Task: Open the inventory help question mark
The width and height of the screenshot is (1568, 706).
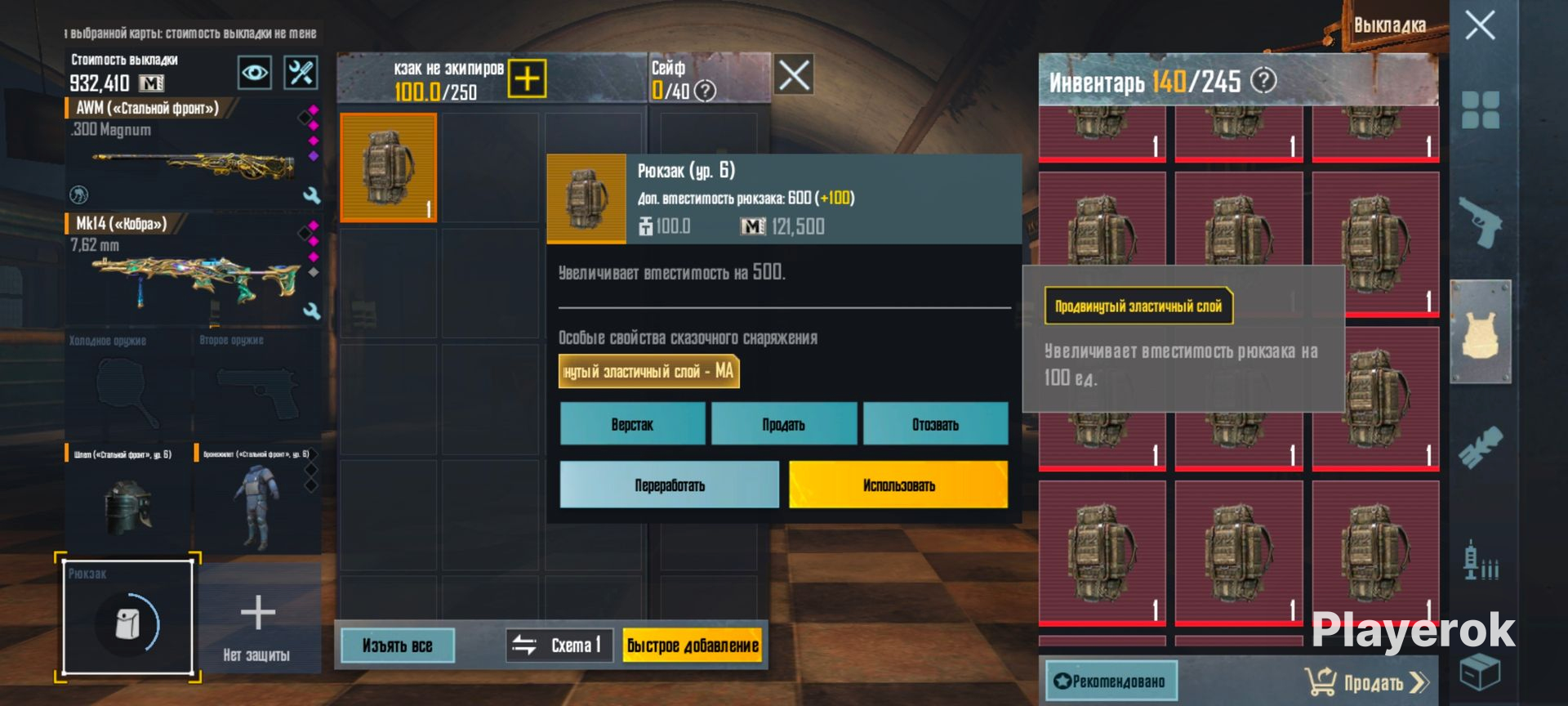Action: 1263,80
